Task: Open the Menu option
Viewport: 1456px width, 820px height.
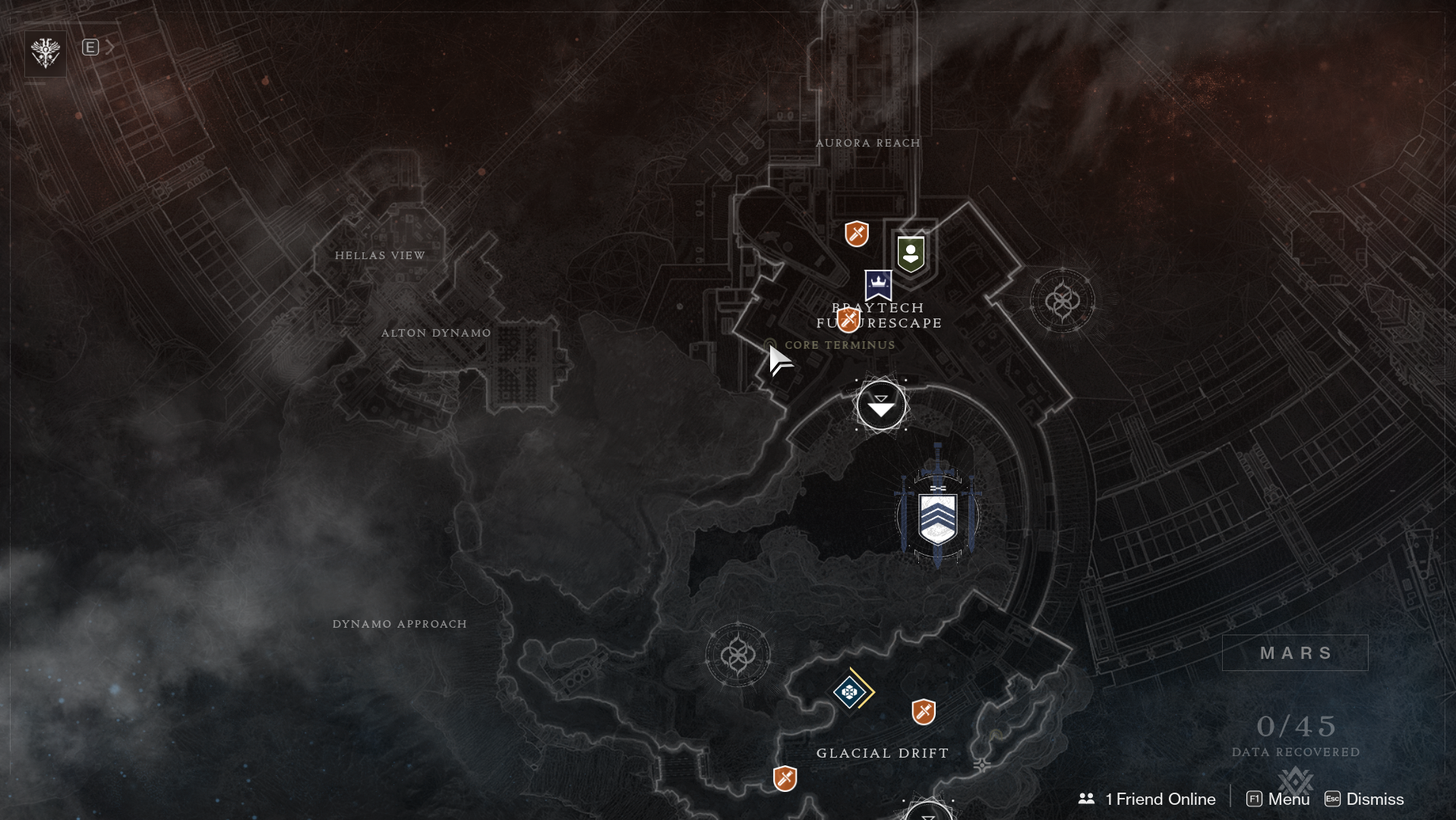Action: point(1278,799)
